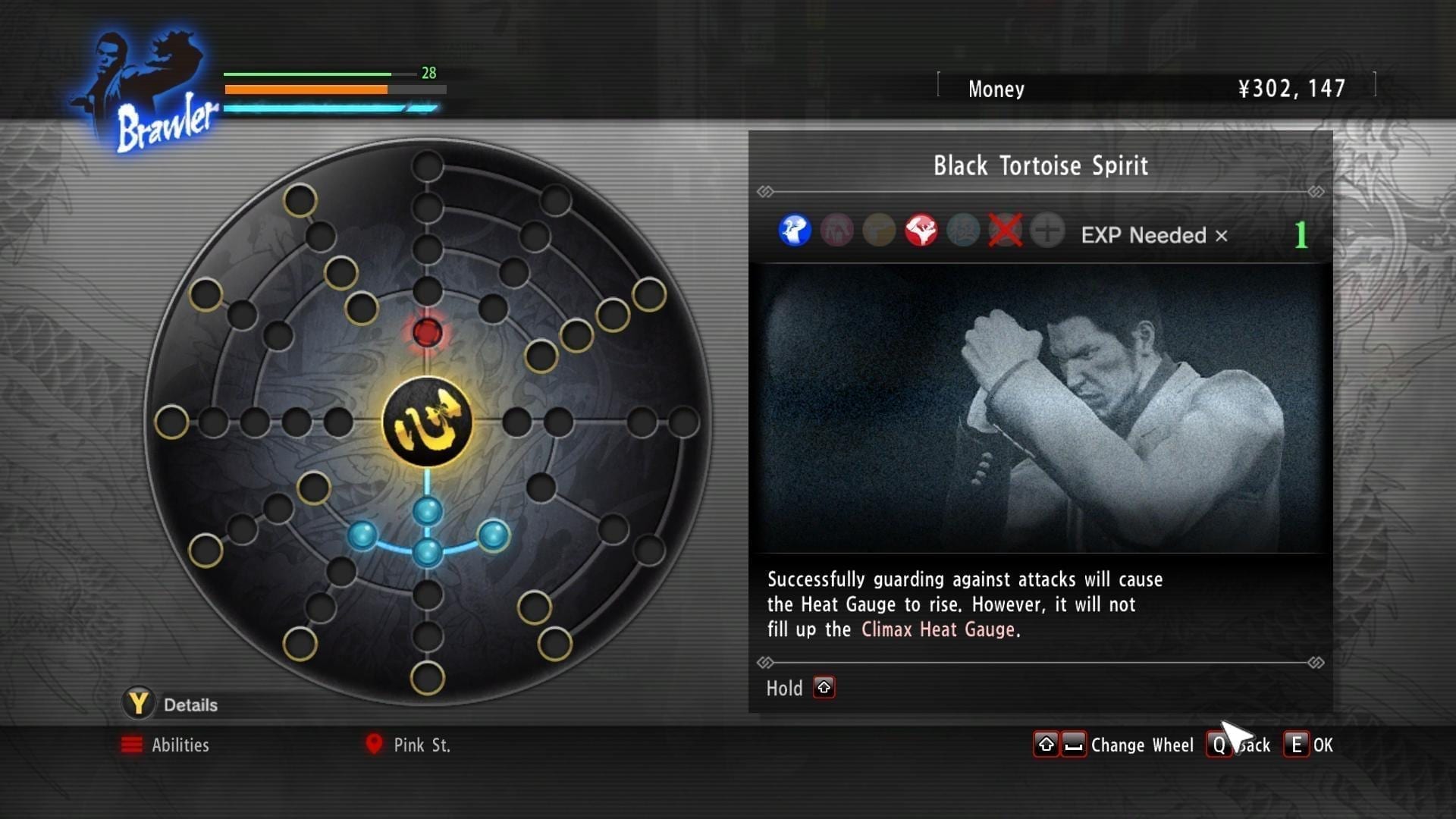
Task: Click the Black Tortoise Spirit preview image
Action: [x=1040, y=408]
